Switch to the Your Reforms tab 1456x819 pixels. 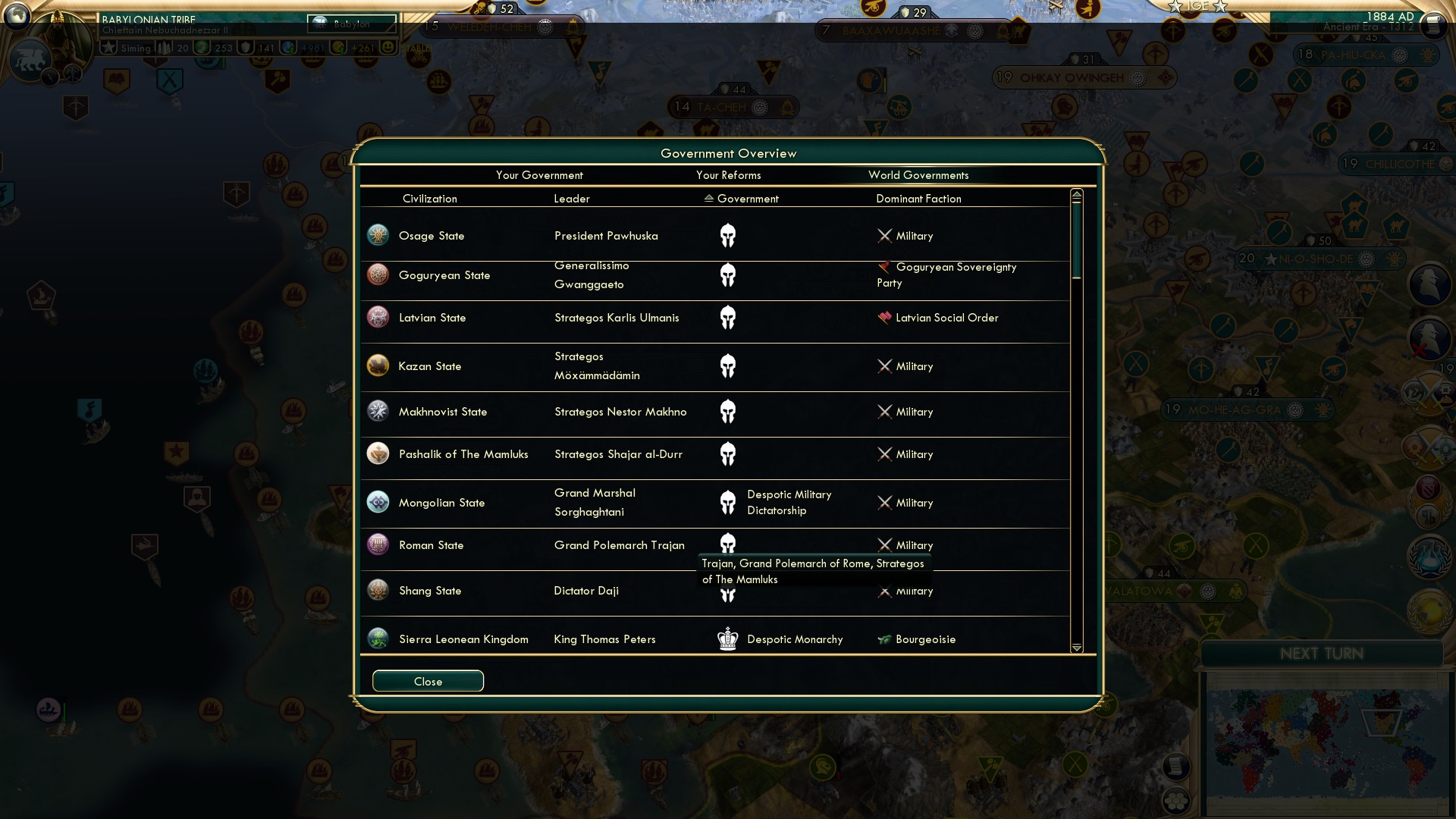point(728,175)
